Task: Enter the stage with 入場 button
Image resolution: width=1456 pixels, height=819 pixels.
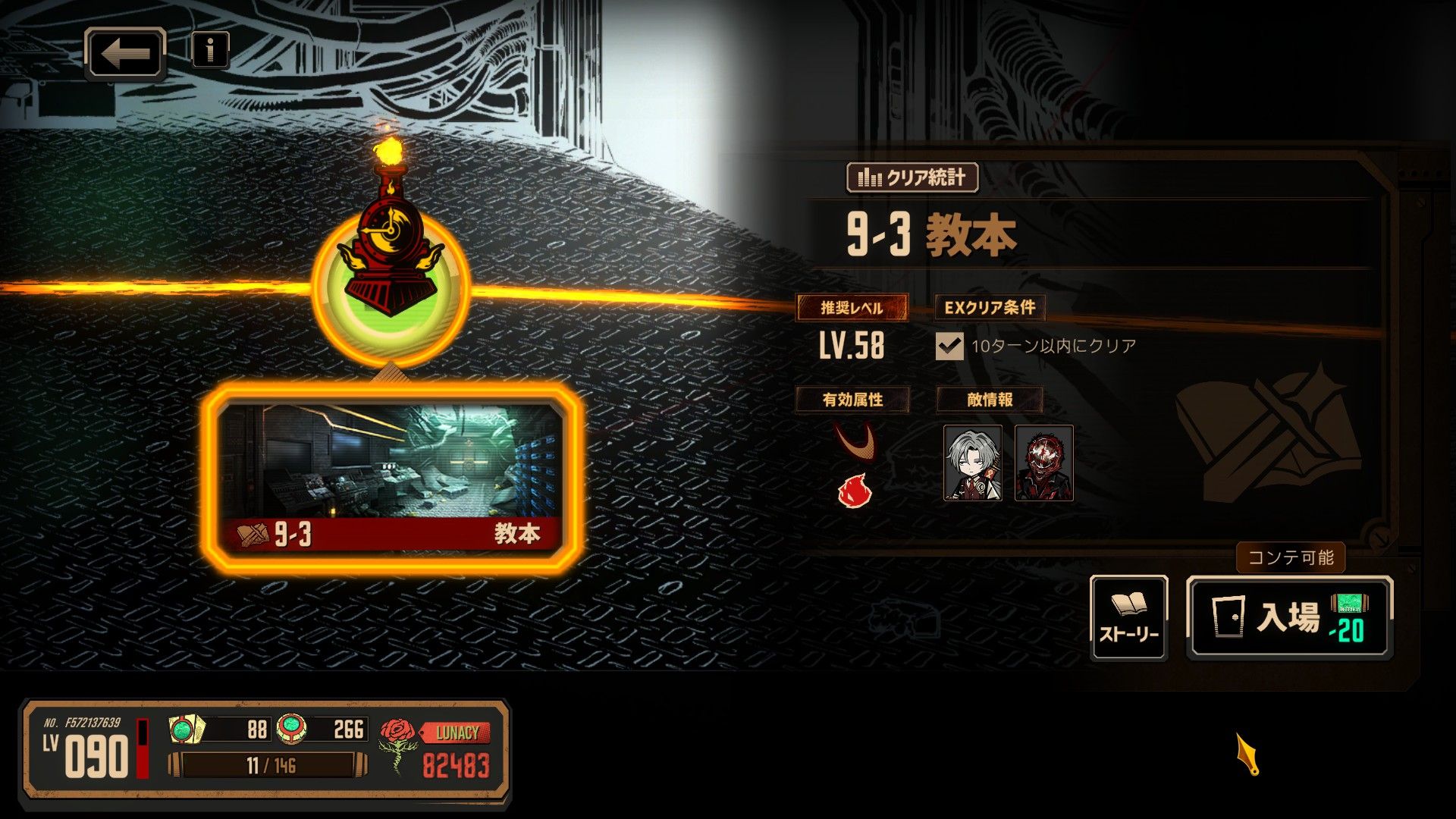Action: (1289, 617)
